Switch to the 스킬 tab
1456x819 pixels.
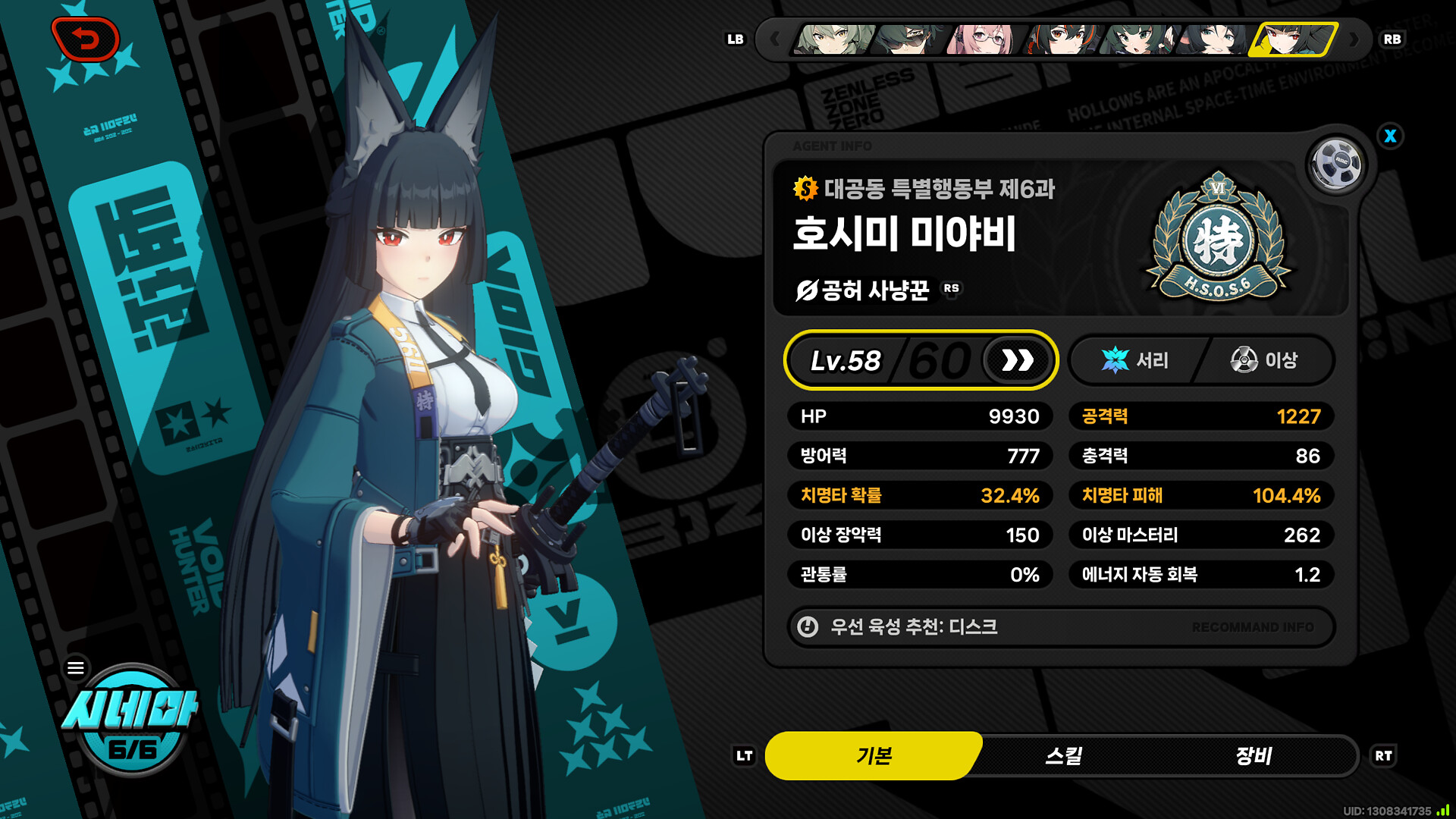pyautogui.click(x=1063, y=755)
